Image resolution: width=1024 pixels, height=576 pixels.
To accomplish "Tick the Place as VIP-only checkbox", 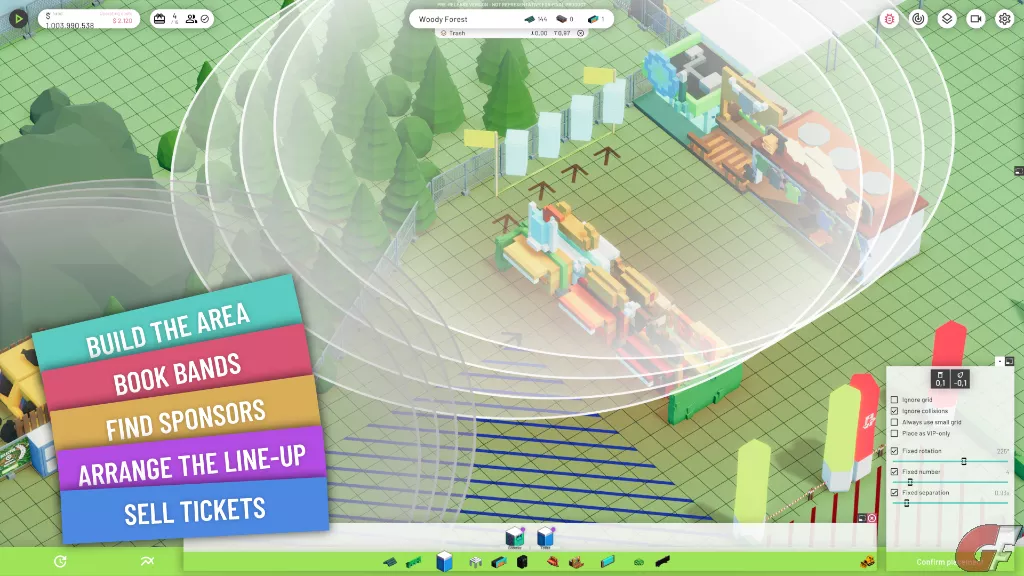I will (894, 433).
